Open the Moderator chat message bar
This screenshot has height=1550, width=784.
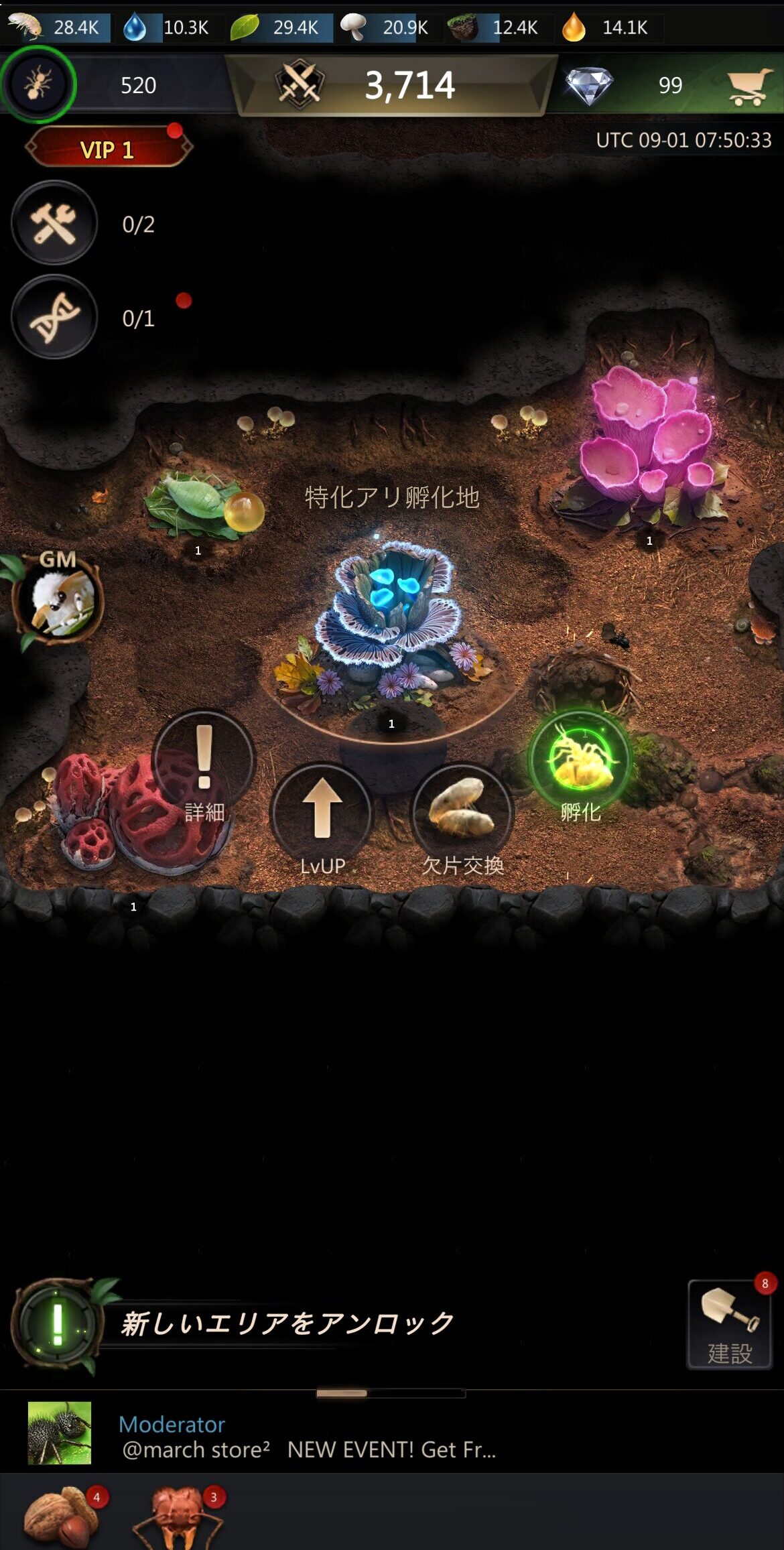(x=308, y=1436)
